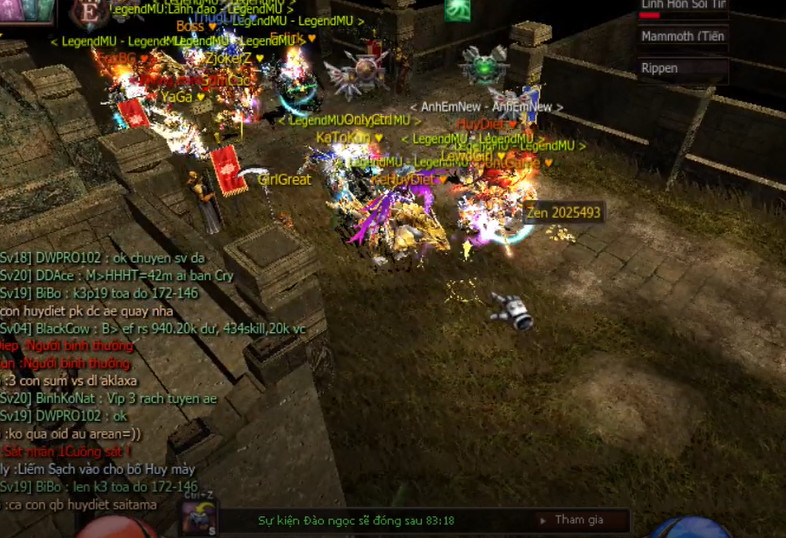The image size is (786, 538).
Task: Click the chat log panel
Action: pyautogui.click(x=100, y=380)
